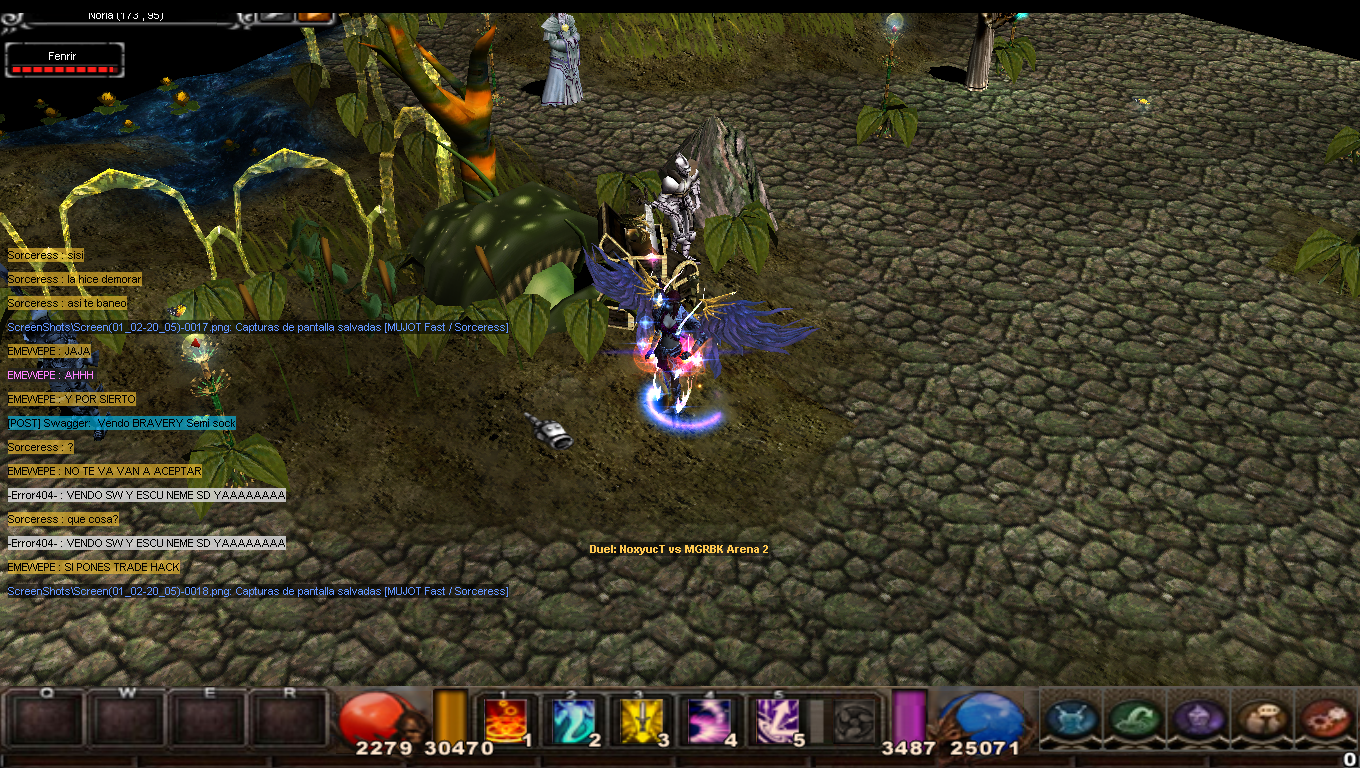
Task: Click the green arrow menu button
Action: [x=1135, y=719]
